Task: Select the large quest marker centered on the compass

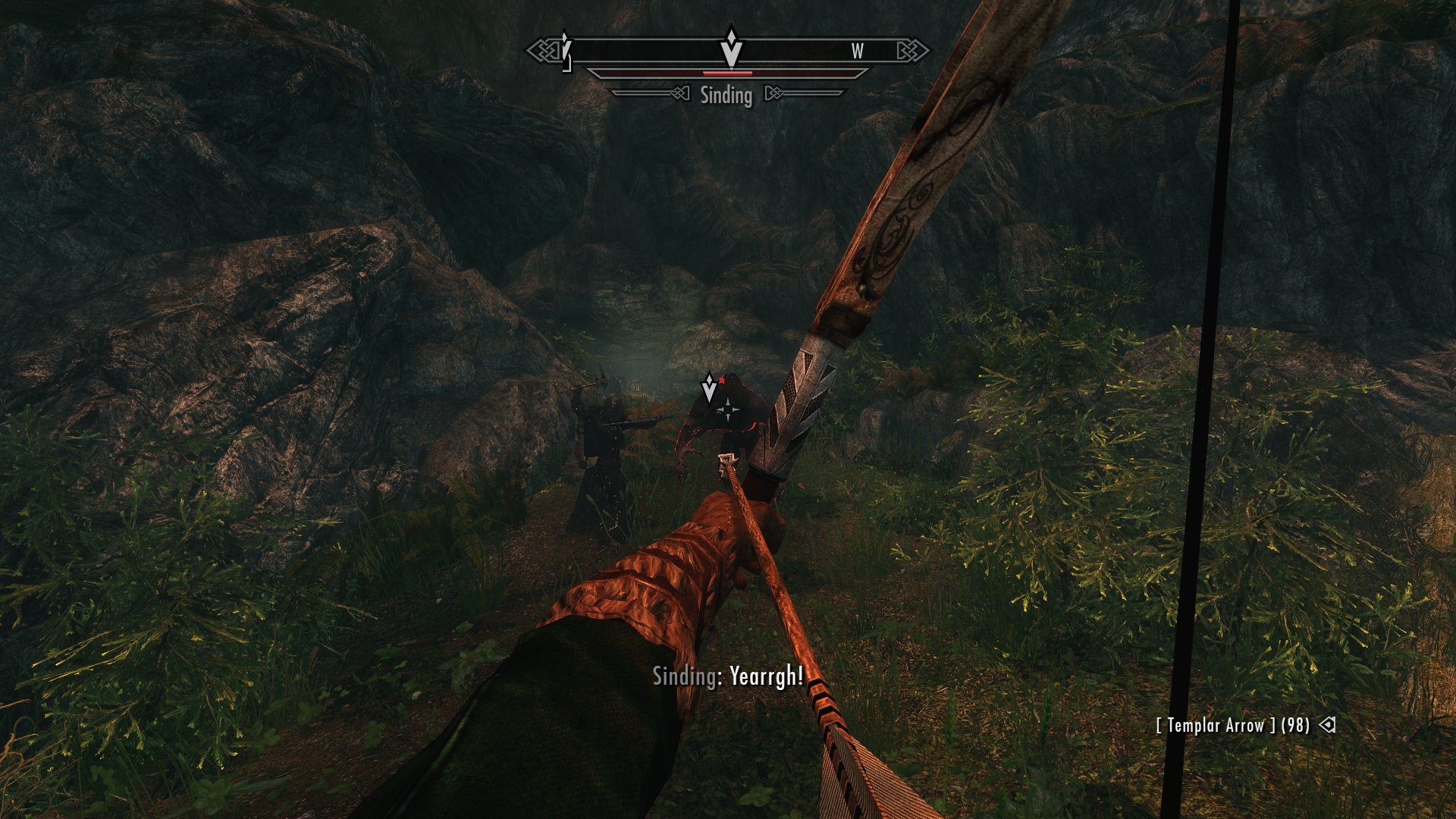Action: tap(730, 48)
